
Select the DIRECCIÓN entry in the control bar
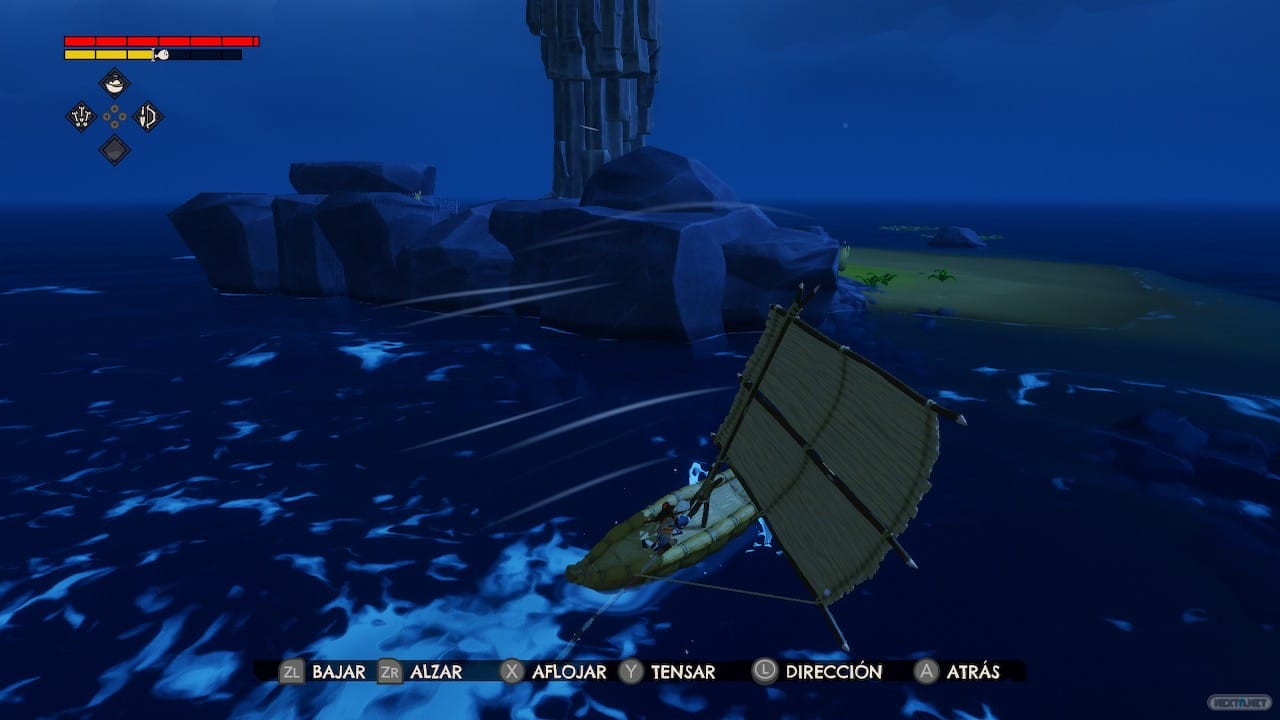click(x=833, y=672)
